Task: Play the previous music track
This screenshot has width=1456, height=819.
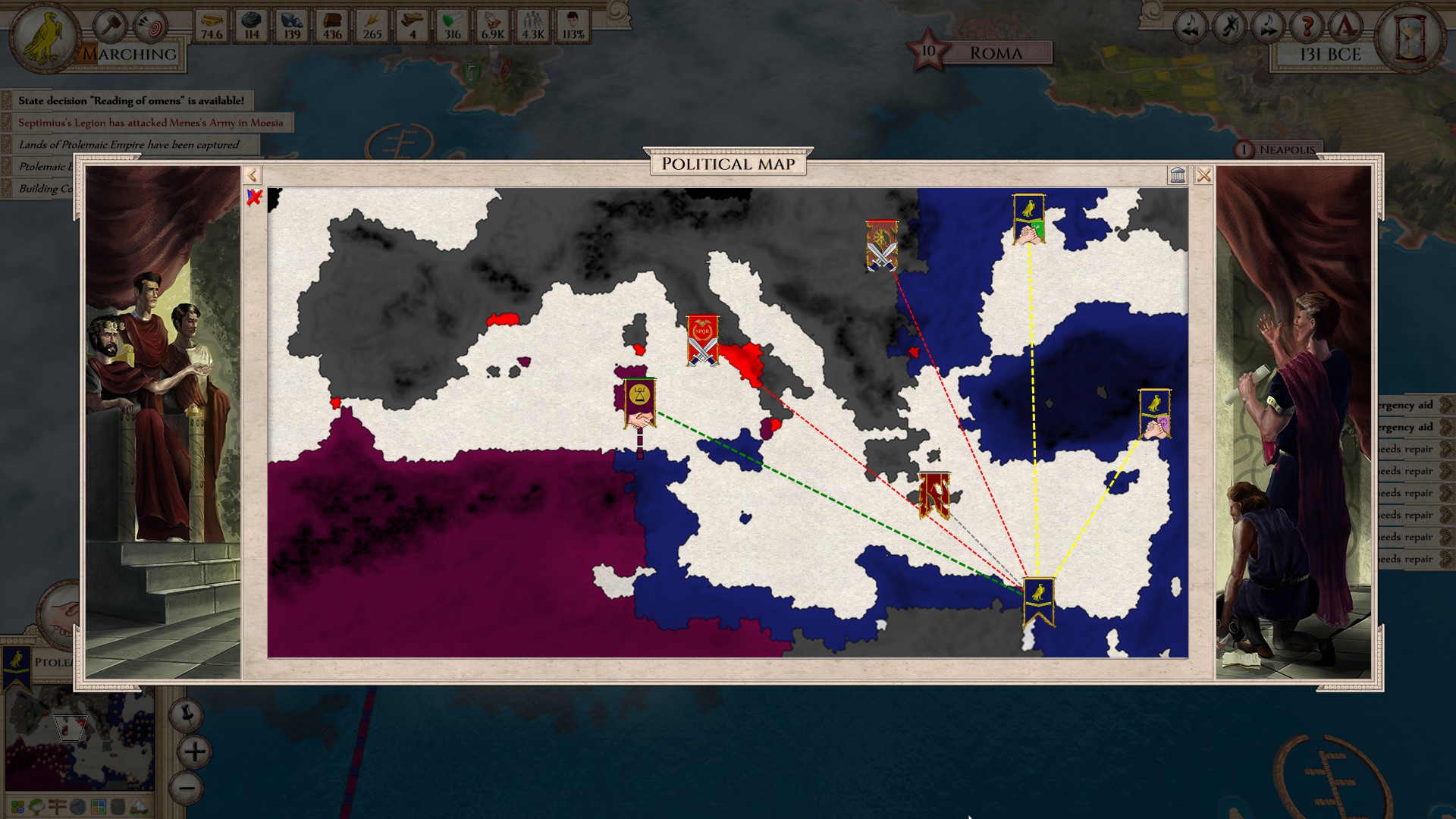Action: point(1189,27)
